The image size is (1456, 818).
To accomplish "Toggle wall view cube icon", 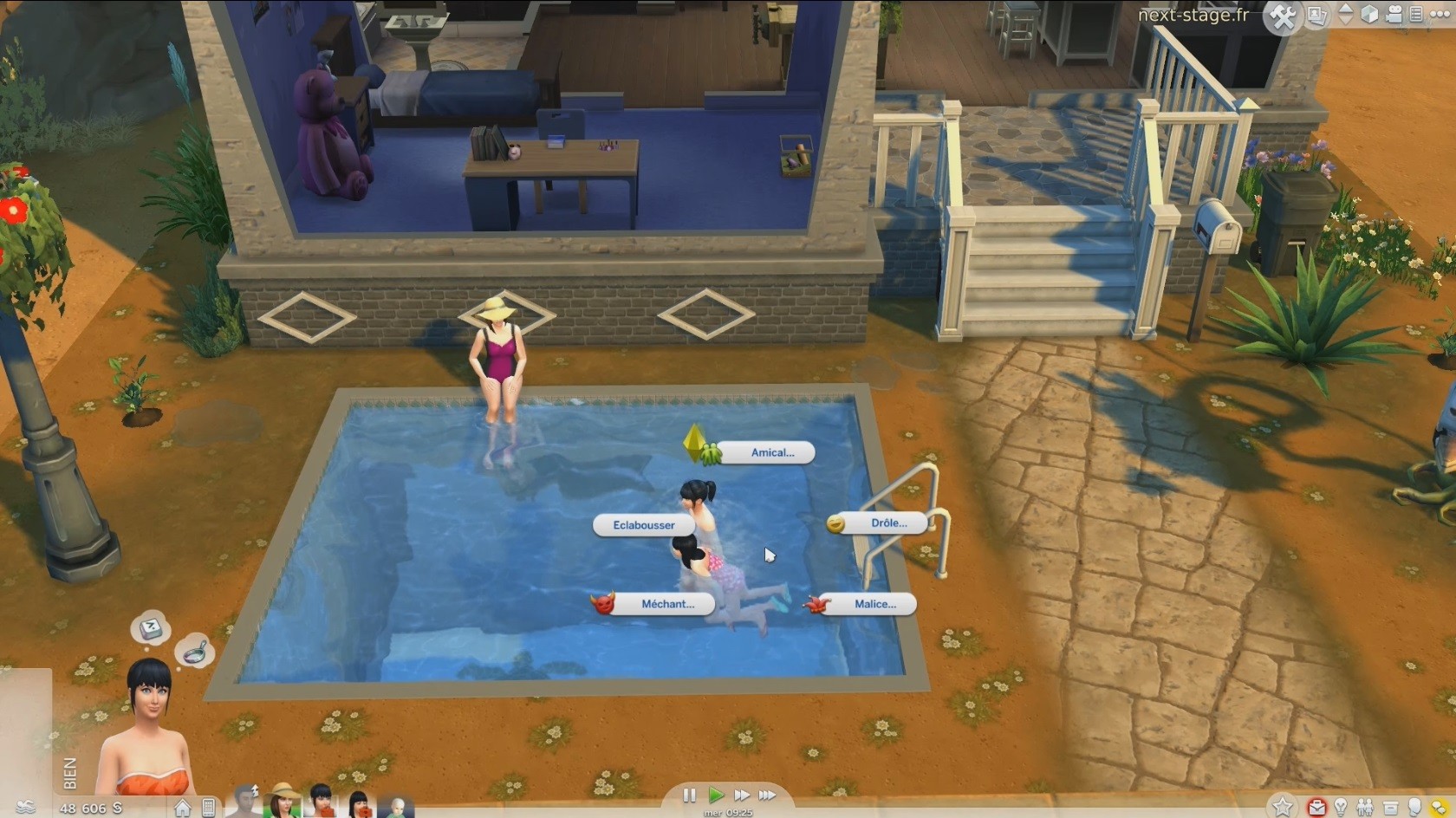I will coord(1369,15).
